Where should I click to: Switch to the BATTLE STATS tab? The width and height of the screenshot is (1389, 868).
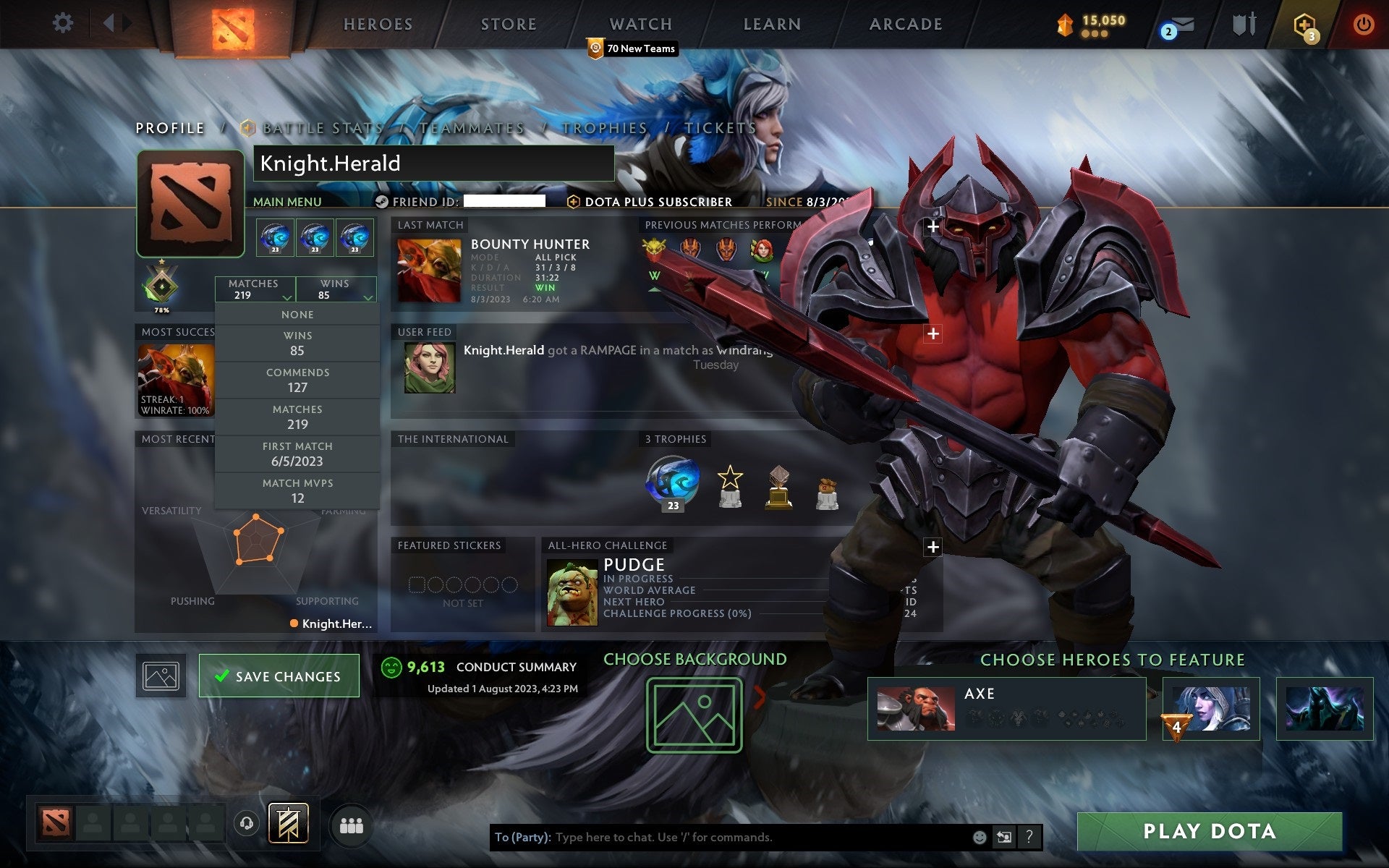tap(318, 128)
